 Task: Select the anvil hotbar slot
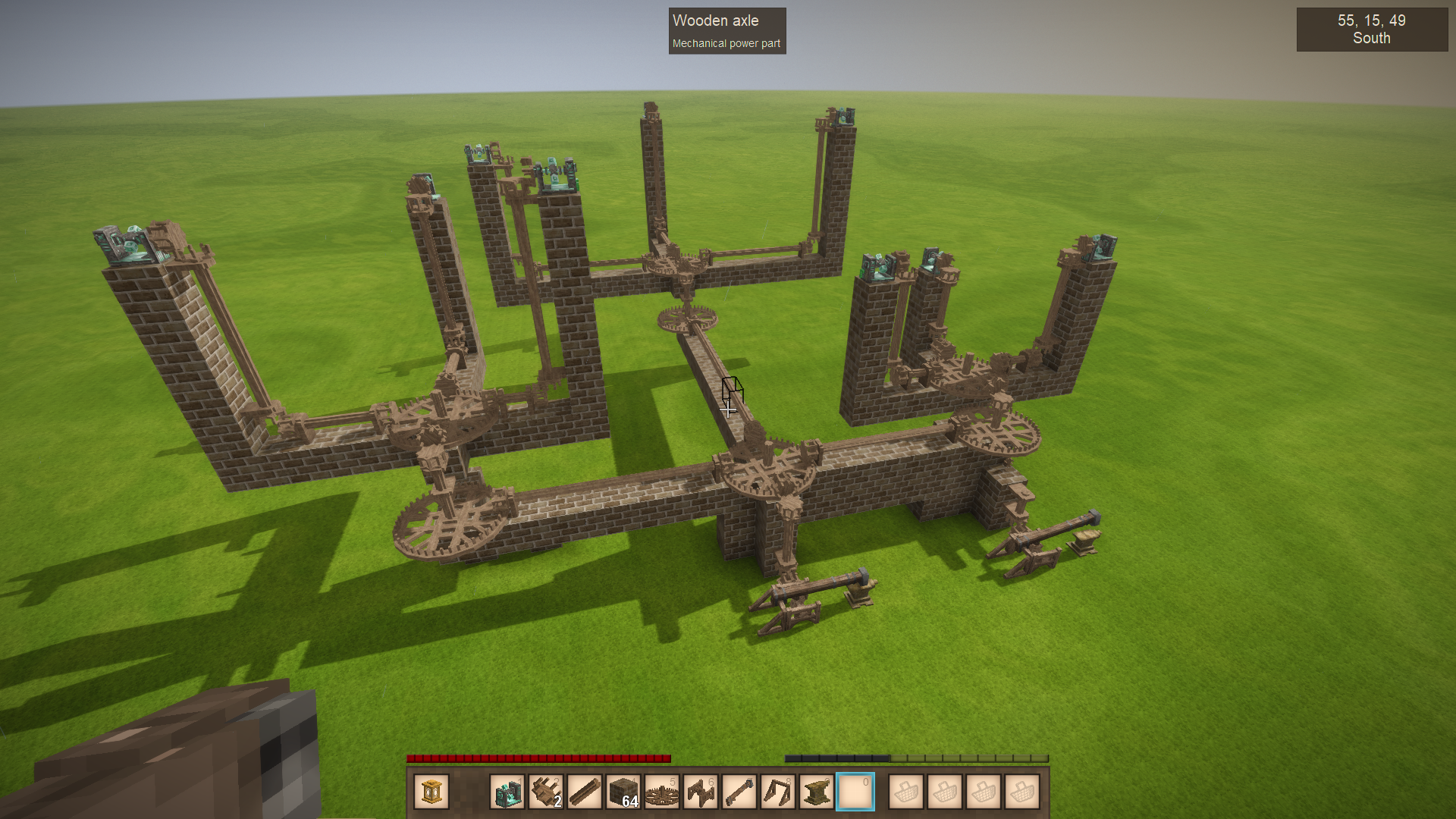pos(817,792)
